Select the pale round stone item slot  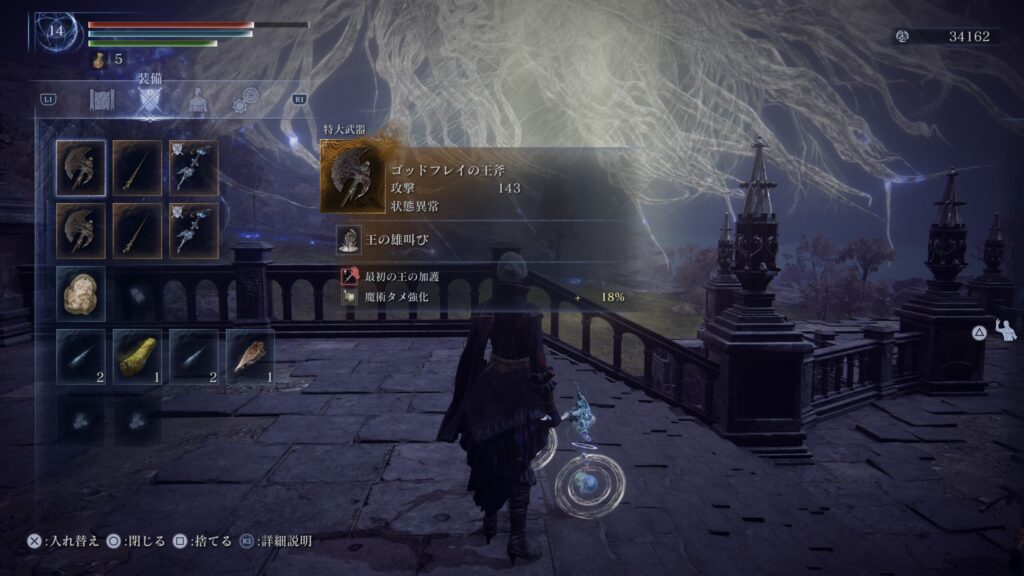pos(81,292)
